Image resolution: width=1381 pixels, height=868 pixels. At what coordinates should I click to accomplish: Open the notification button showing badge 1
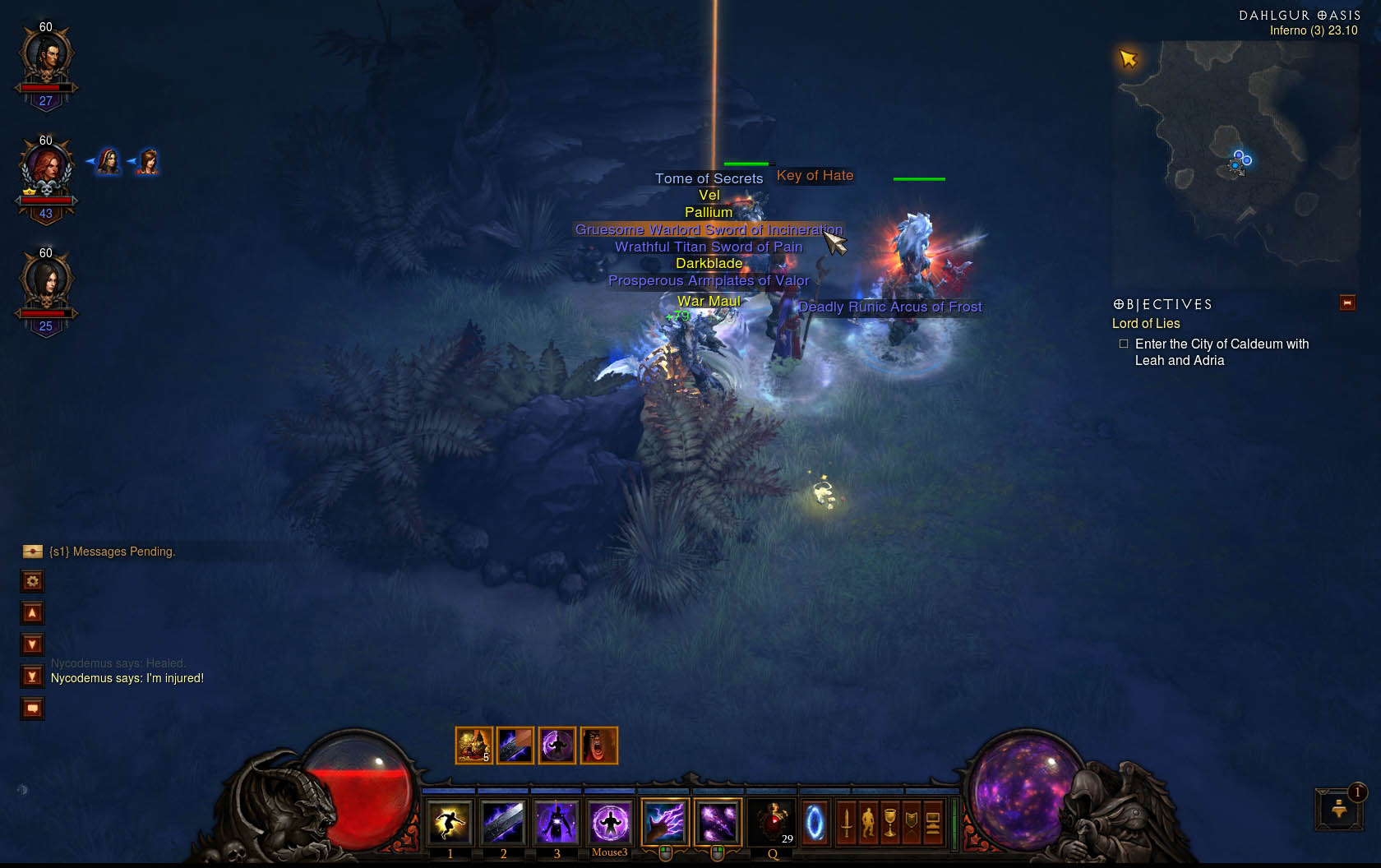tap(1339, 809)
